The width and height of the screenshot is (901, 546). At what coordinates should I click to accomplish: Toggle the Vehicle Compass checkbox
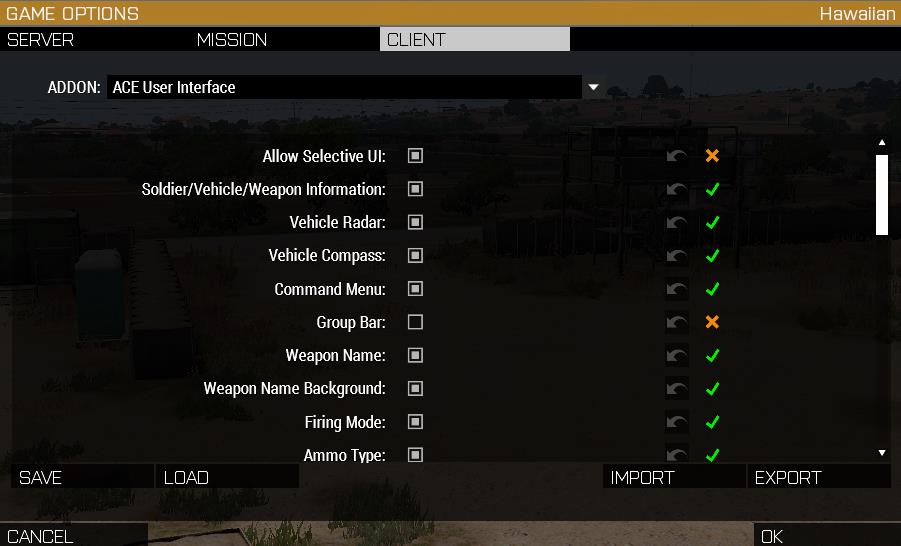pos(415,255)
